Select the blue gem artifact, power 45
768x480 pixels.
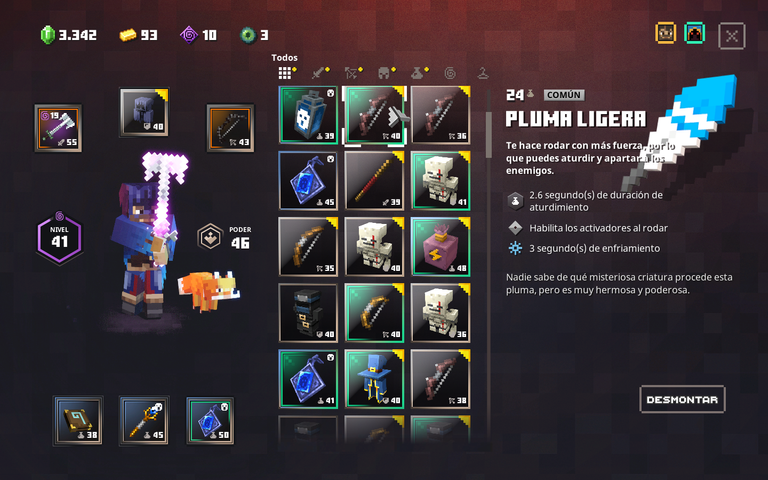click(308, 180)
